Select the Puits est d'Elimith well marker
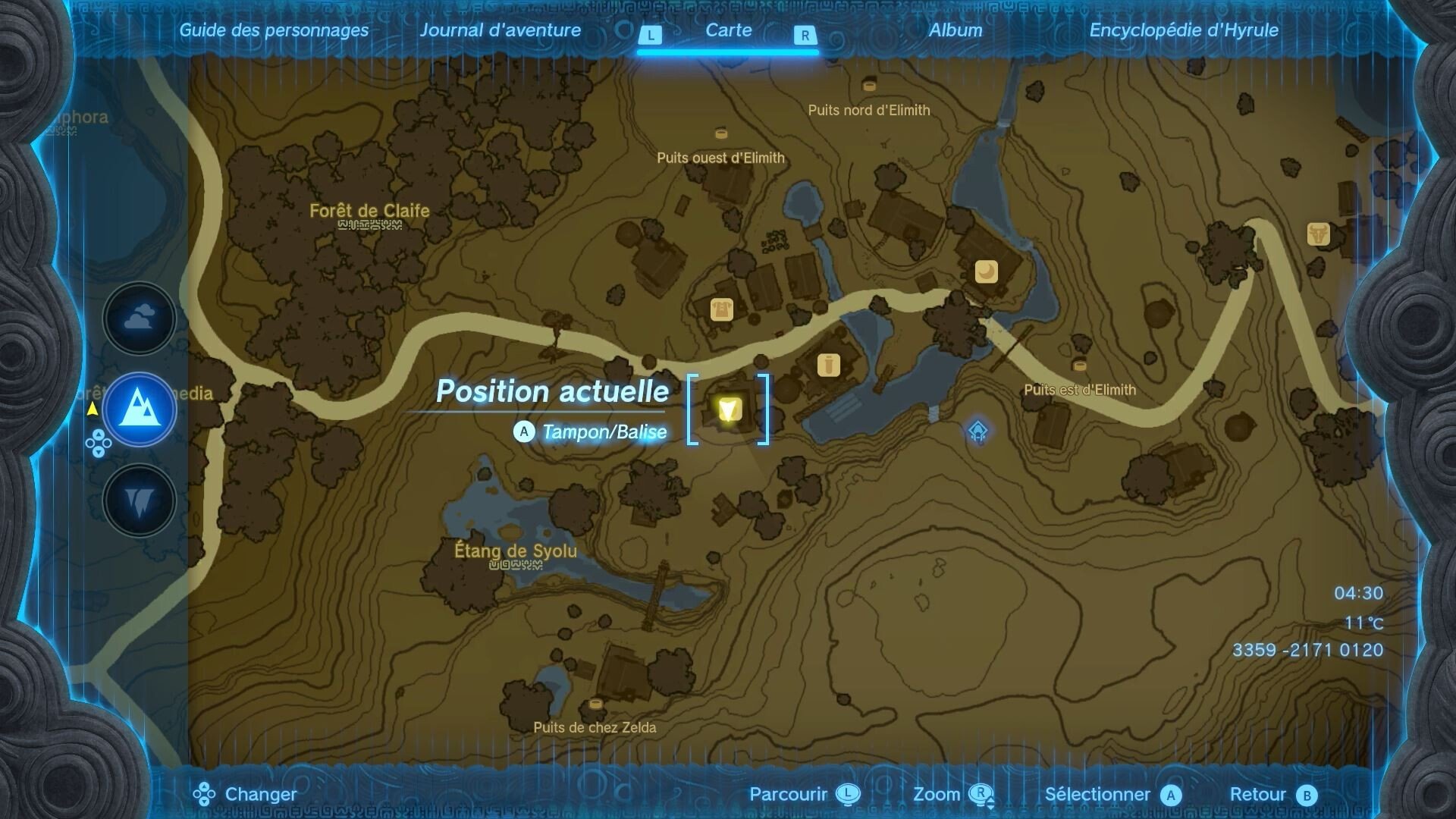 pos(1080,366)
